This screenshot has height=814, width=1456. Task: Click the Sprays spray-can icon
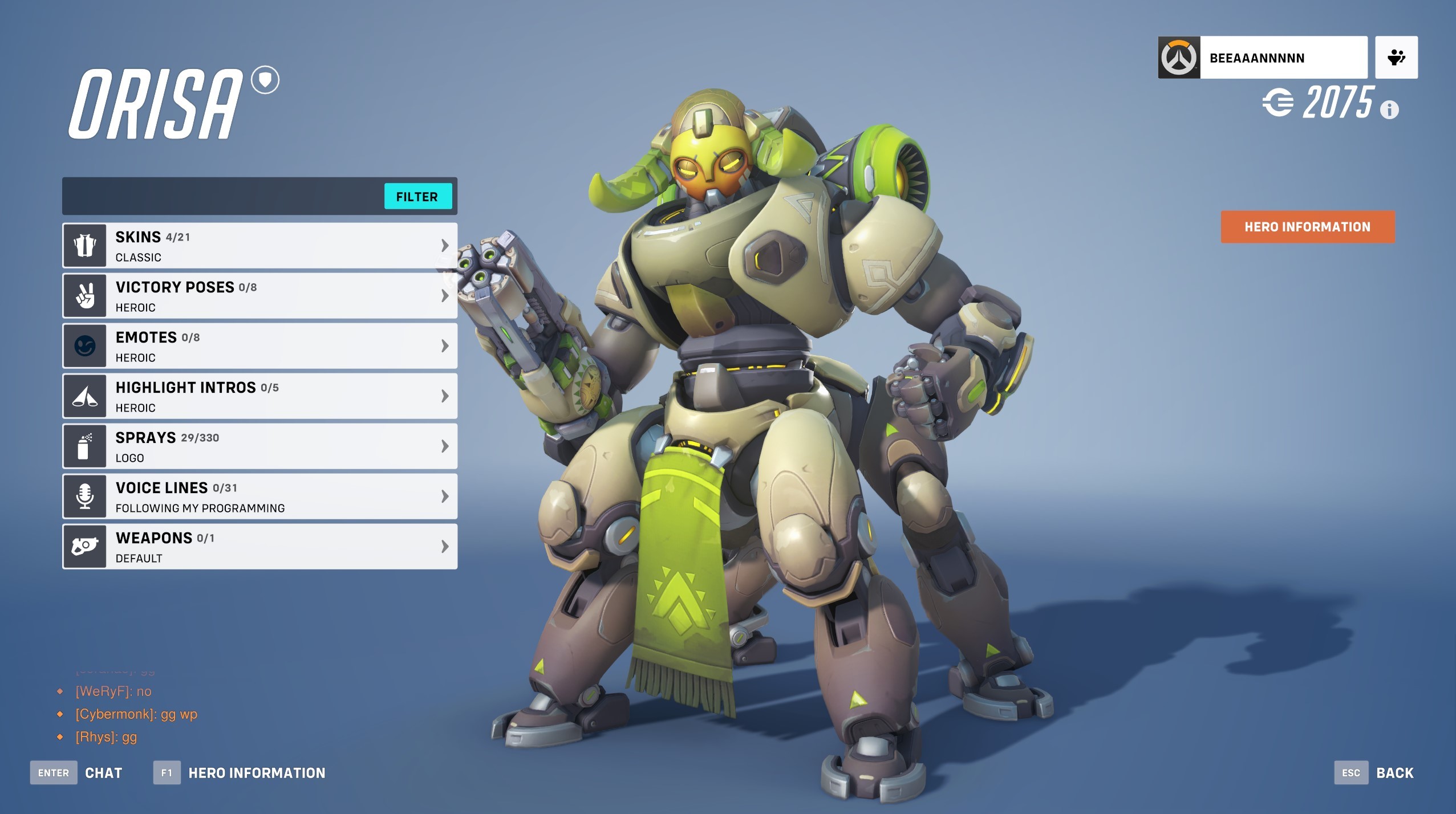coord(84,446)
